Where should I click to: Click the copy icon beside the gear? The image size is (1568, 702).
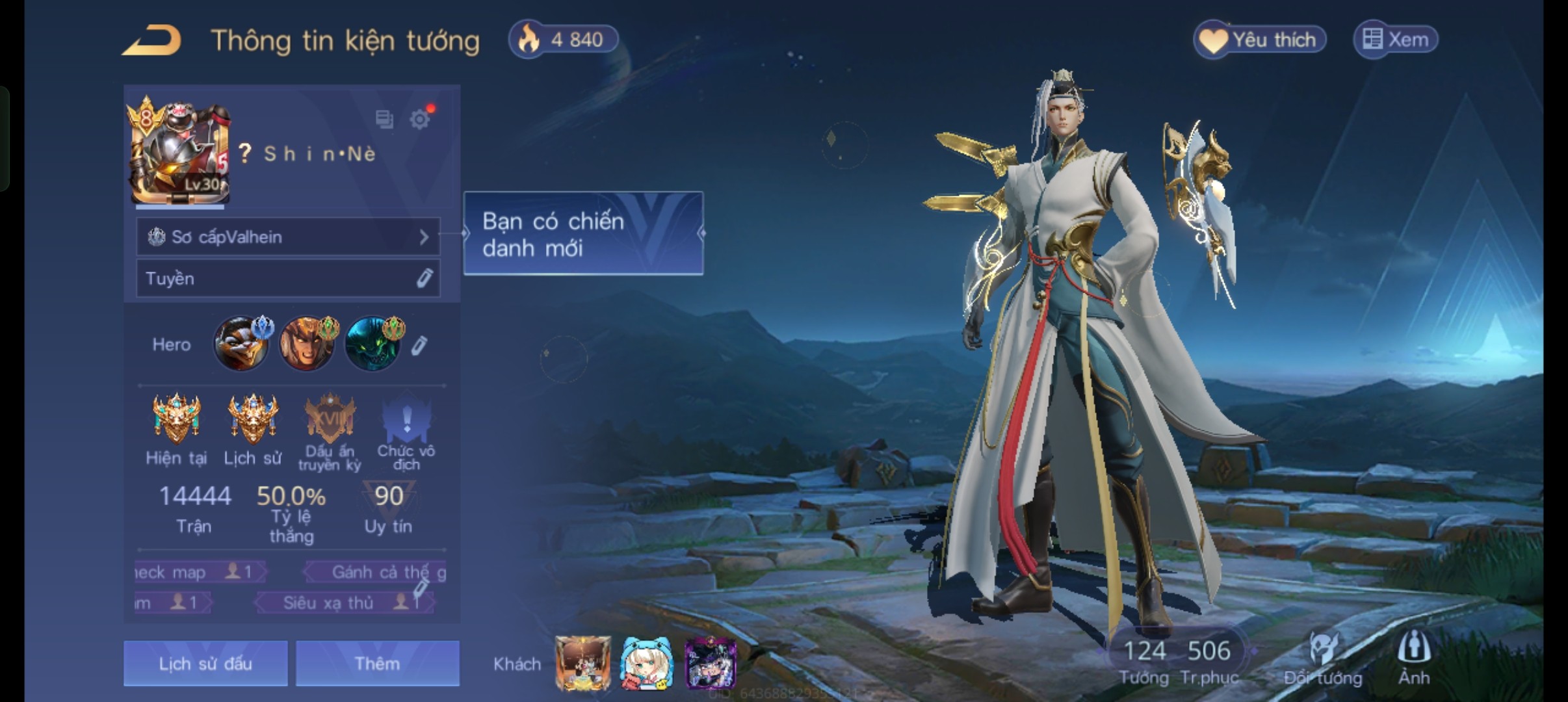[x=384, y=119]
